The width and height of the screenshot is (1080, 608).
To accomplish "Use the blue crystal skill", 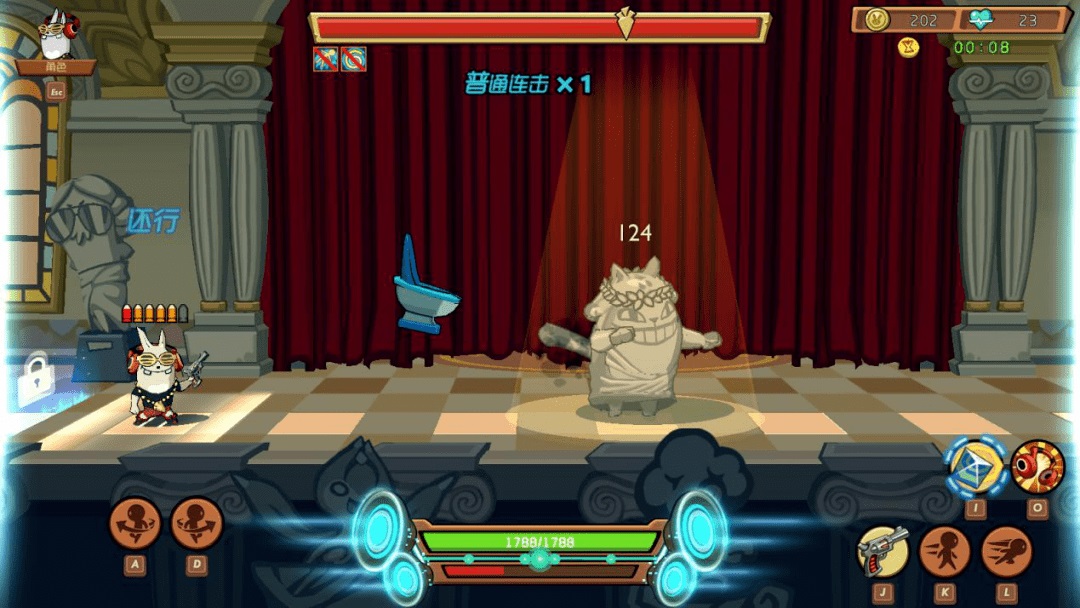I will (975, 466).
